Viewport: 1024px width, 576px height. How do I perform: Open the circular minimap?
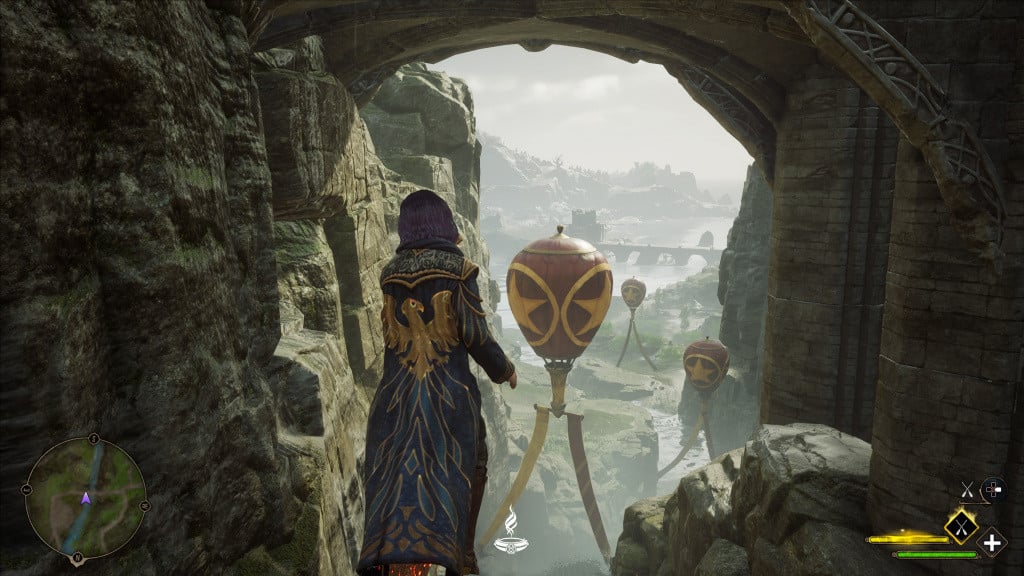click(x=86, y=496)
